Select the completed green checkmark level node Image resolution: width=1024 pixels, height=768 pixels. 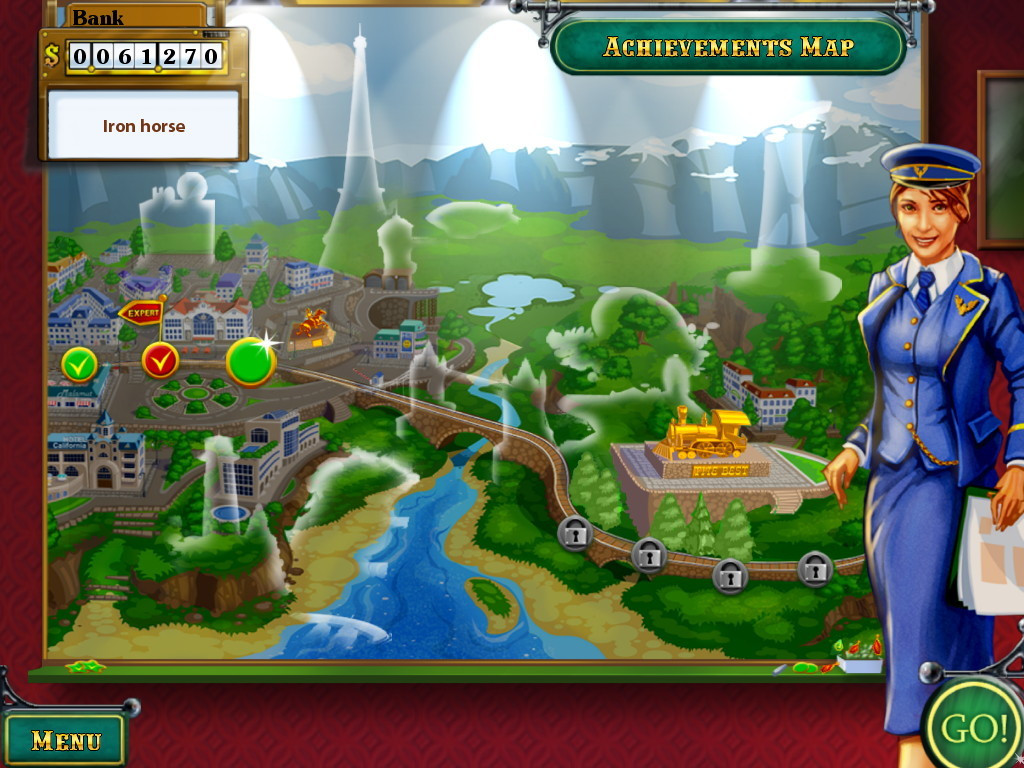point(79,364)
